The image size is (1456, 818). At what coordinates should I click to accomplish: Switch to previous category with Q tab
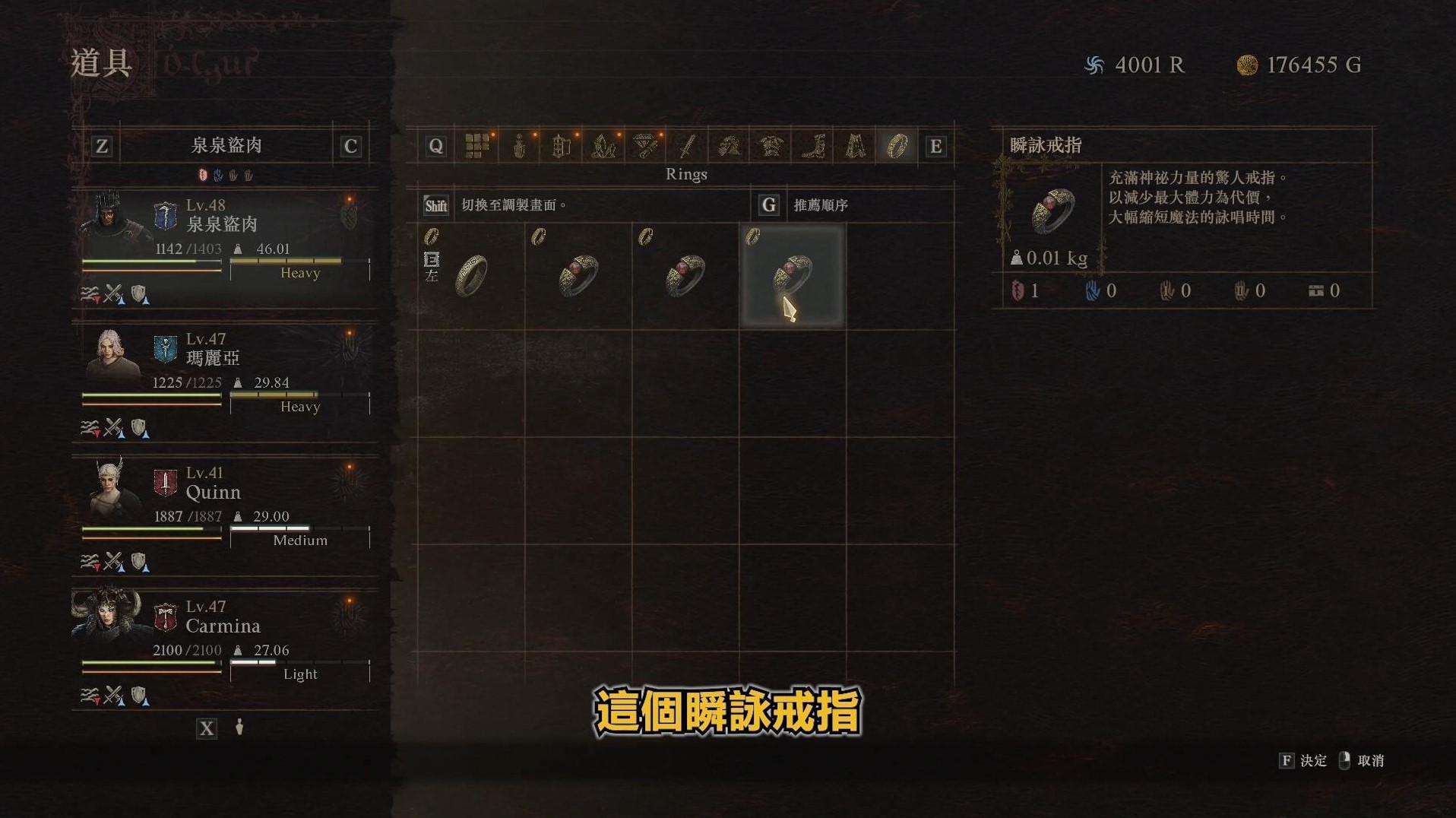(435, 145)
